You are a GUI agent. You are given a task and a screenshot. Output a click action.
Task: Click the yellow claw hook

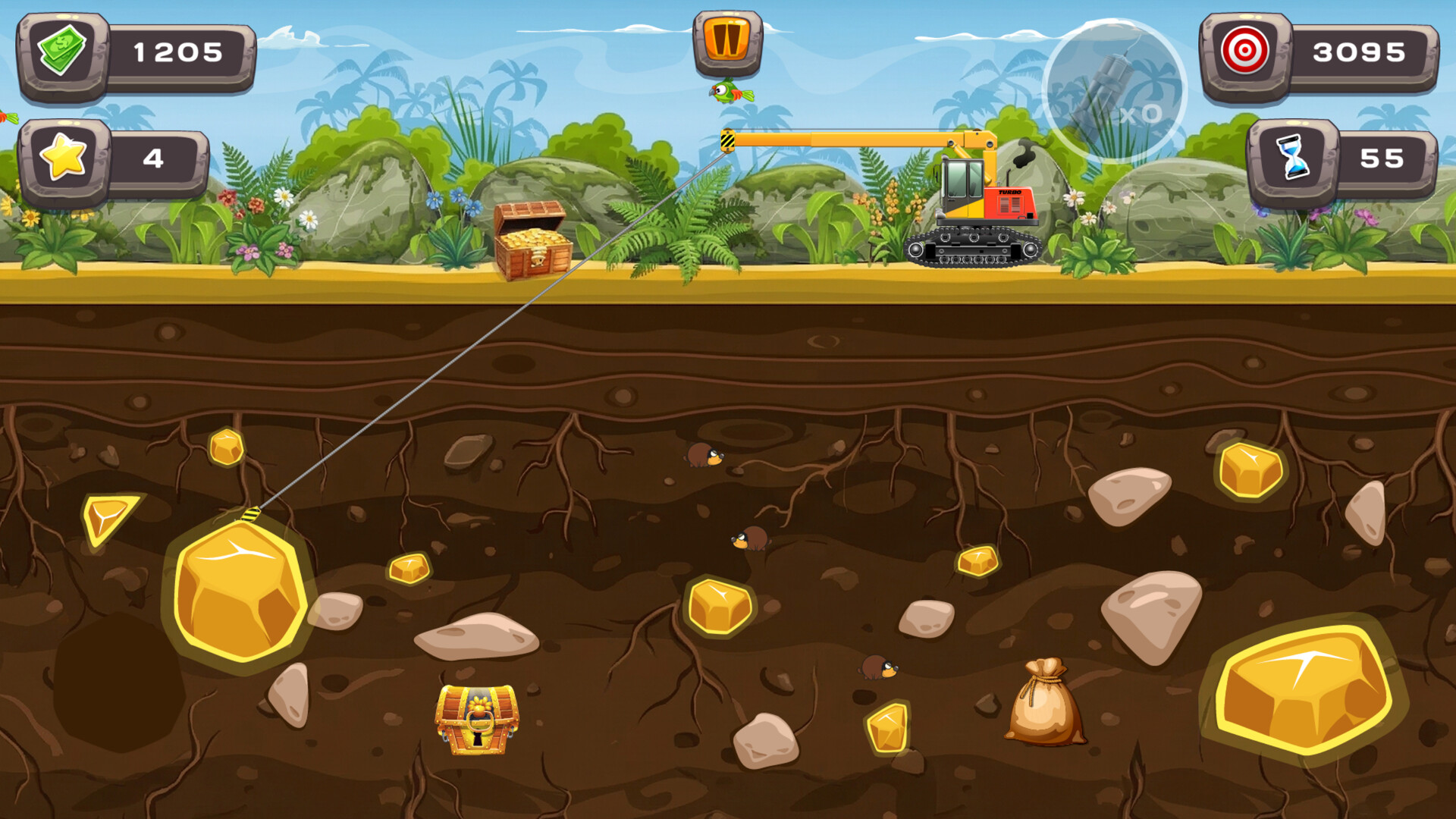click(x=253, y=516)
